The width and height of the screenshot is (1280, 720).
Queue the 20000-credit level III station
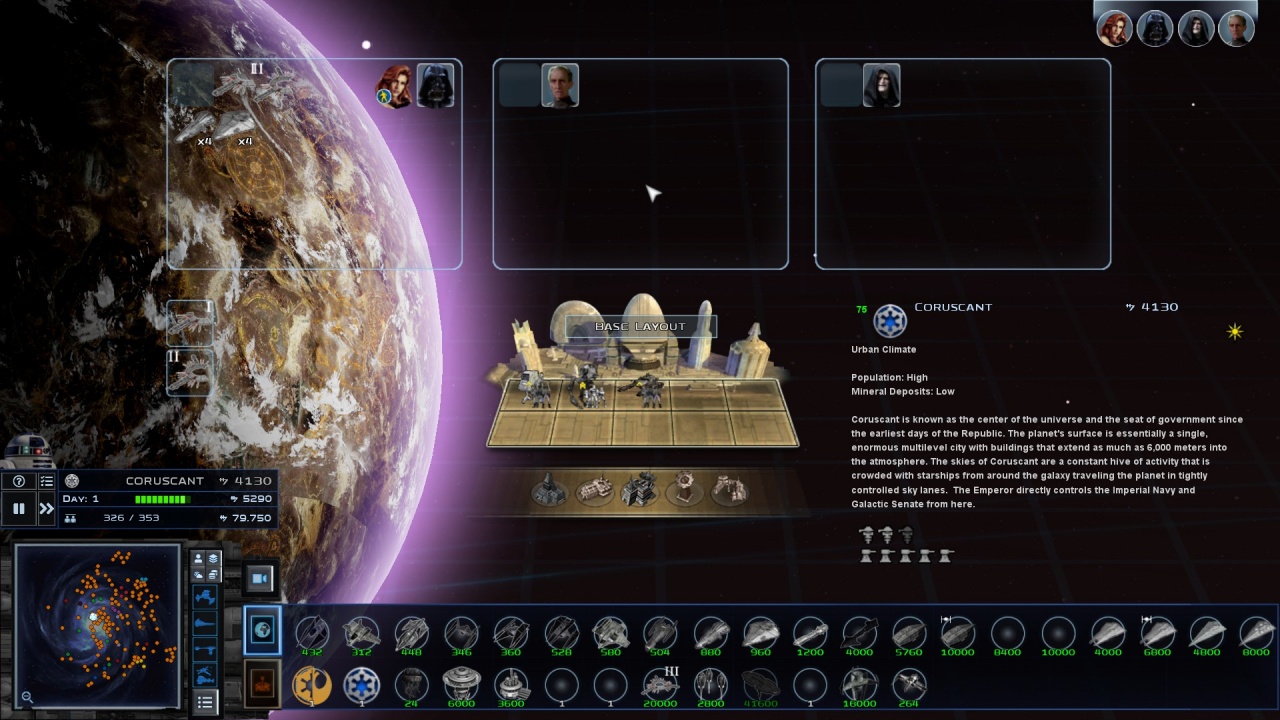click(x=661, y=686)
